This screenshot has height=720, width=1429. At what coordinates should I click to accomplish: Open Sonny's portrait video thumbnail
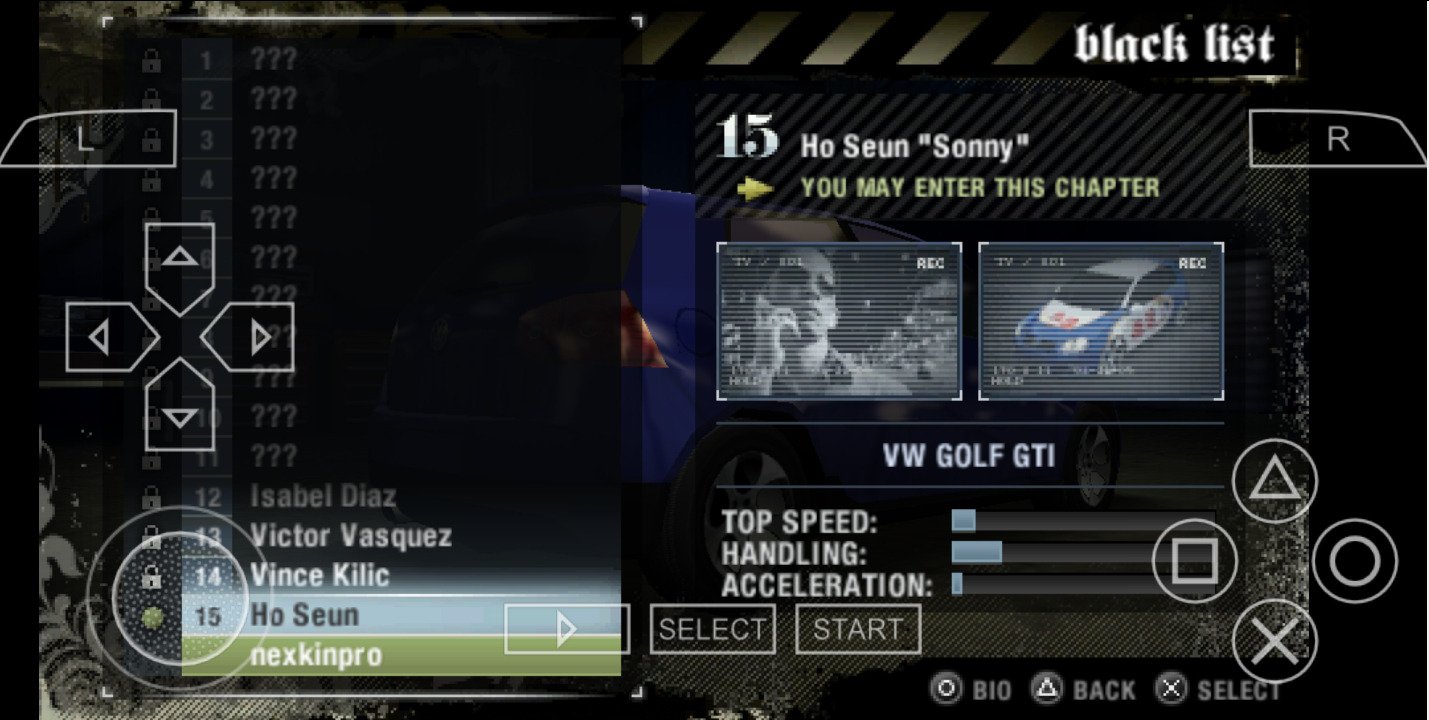tap(839, 321)
